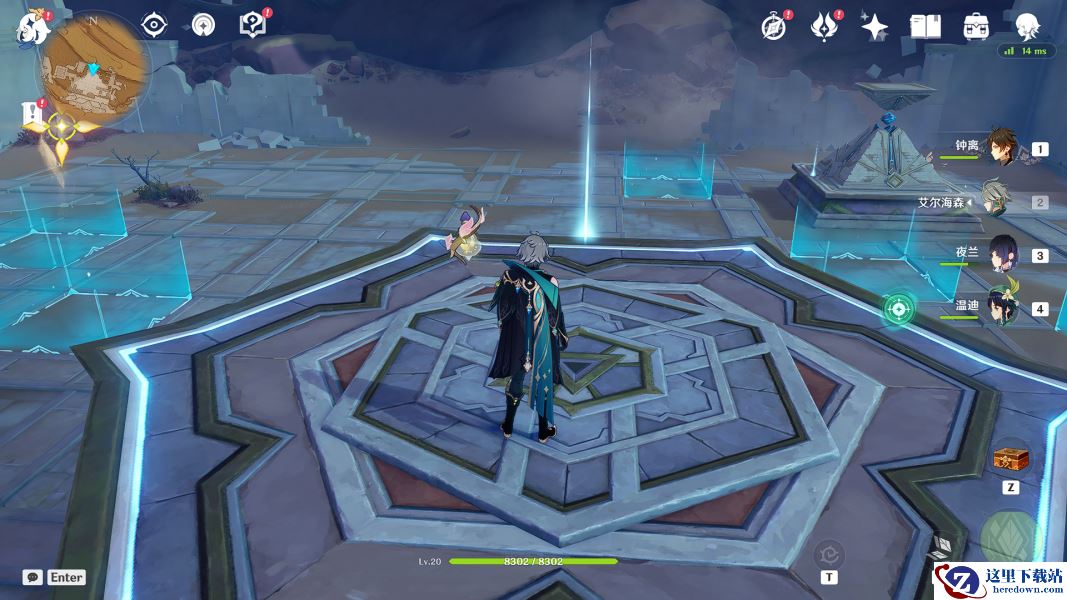Open the Paimon main menu

(x=33, y=27)
